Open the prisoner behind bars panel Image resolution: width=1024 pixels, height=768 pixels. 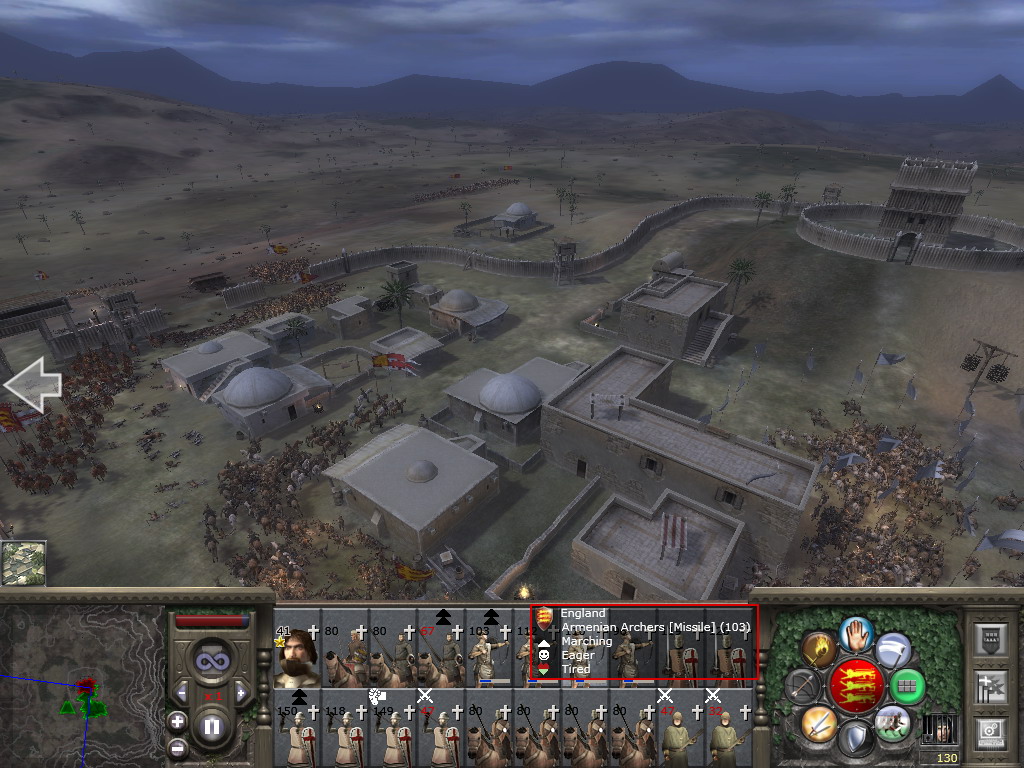coord(938,728)
